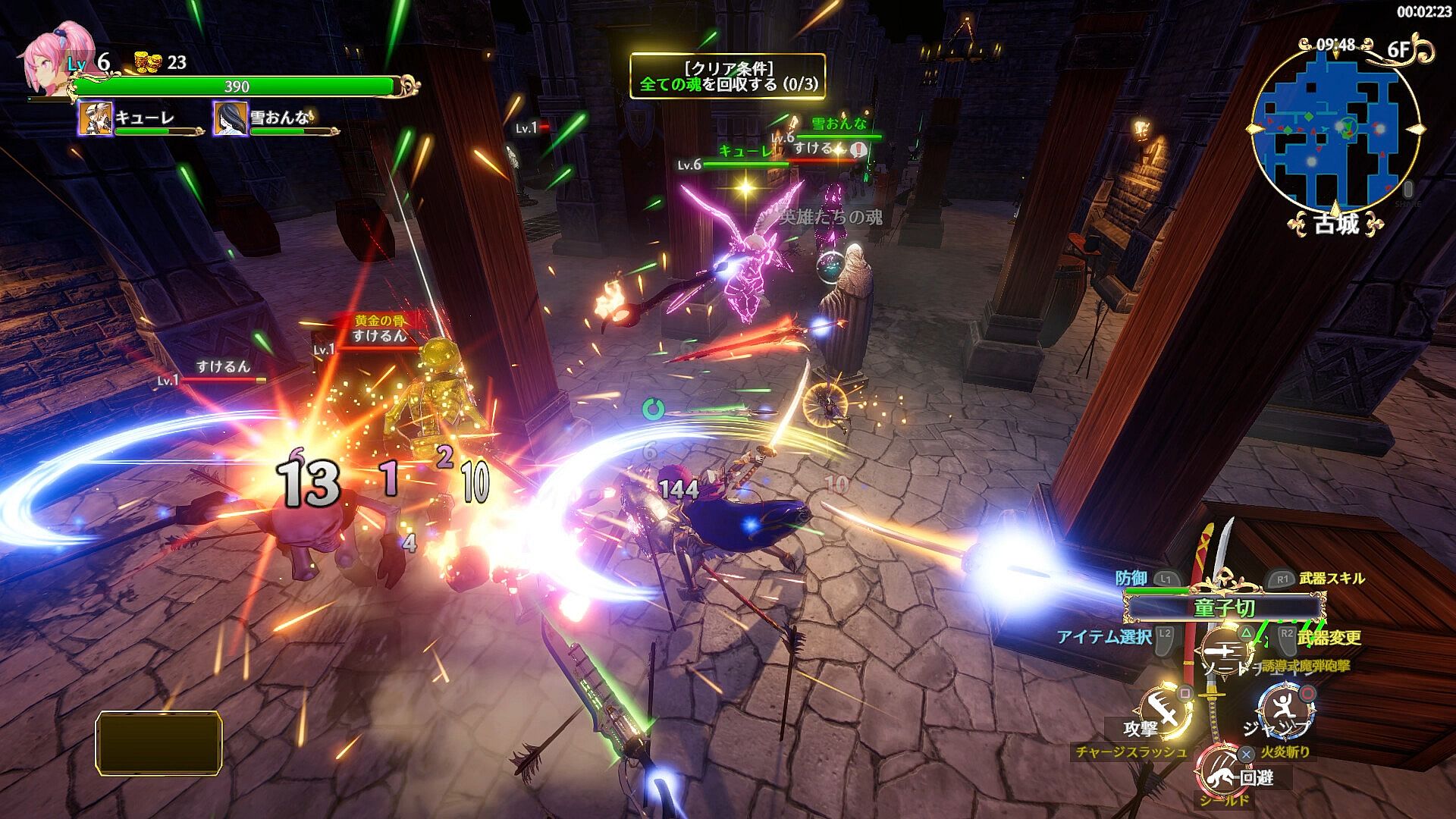Click the gold coin stack icon
The width and height of the screenshot is (1456, 819).
click(x=149, y=62)
